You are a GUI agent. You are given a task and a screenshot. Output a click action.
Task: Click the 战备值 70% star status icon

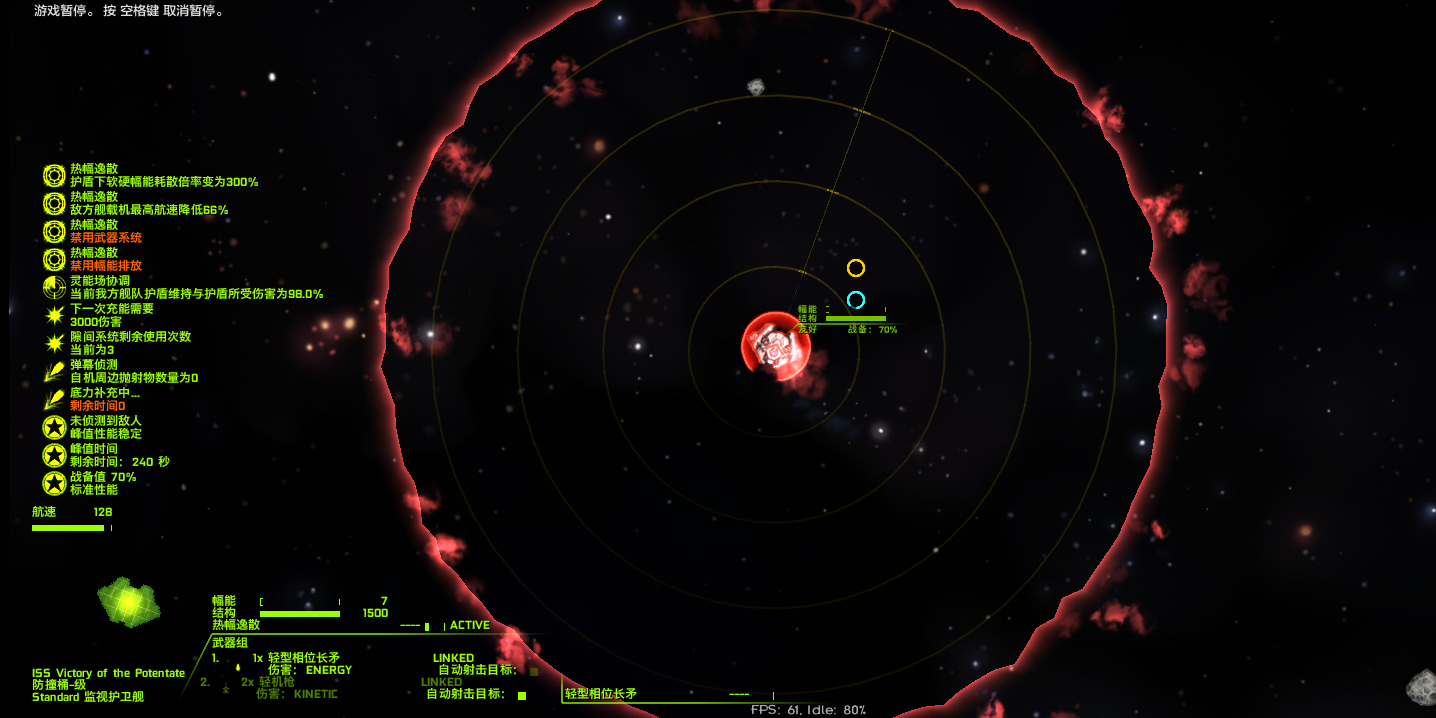click(54, 484)
